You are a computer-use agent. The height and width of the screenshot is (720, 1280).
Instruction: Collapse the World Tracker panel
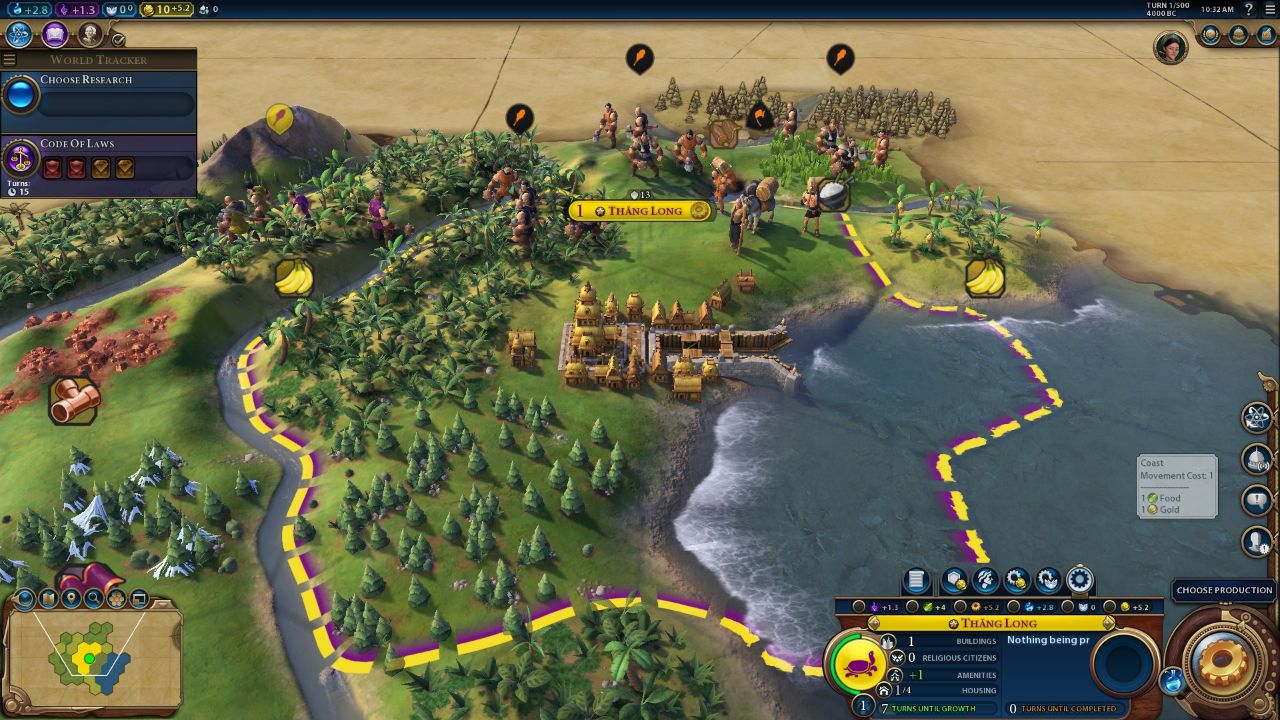[x=7, y=58]
